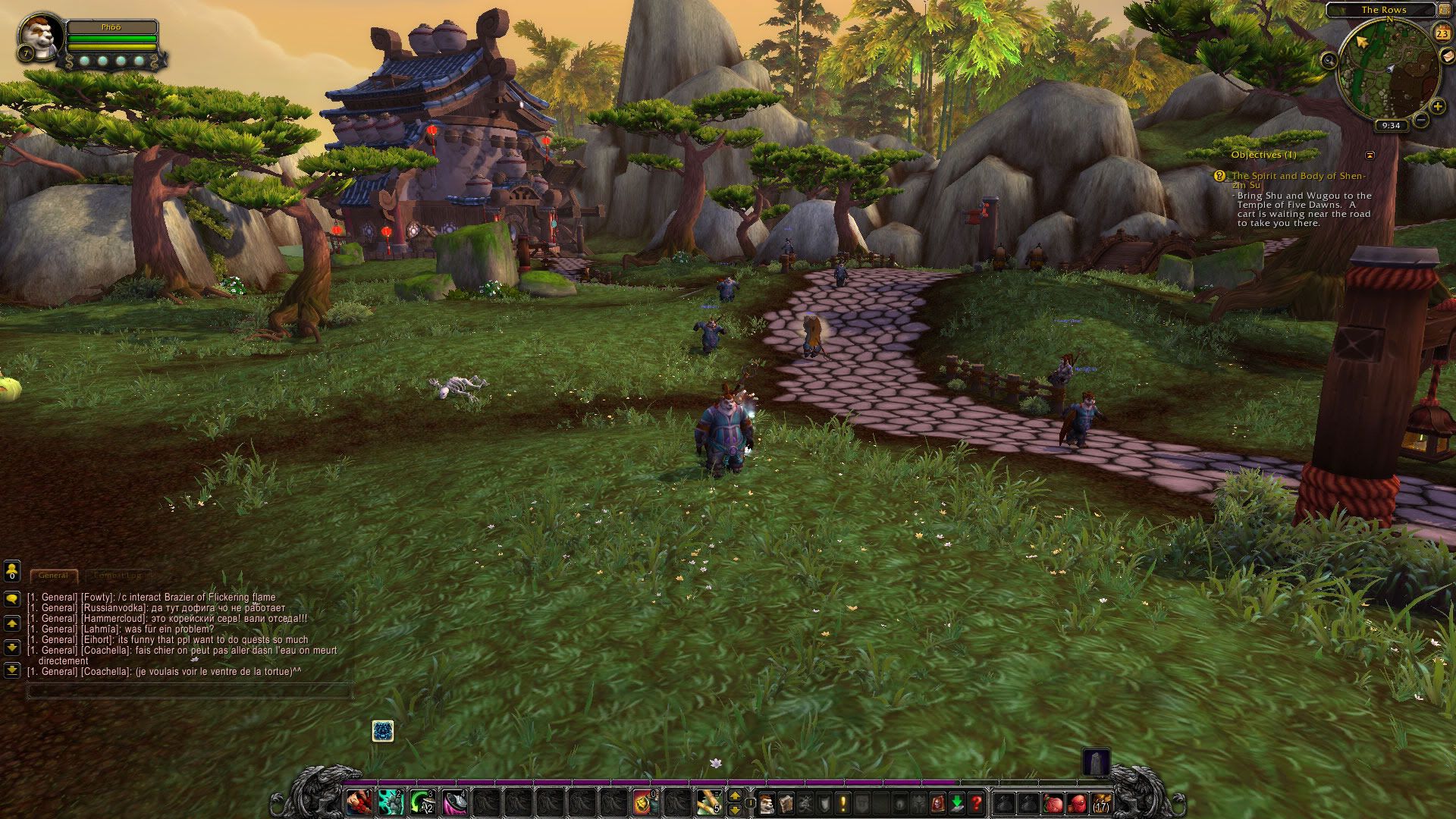Cast the pink hat ability in slot 4
Viewport: 1456px width, 819px height.
(x=455, y=802)
